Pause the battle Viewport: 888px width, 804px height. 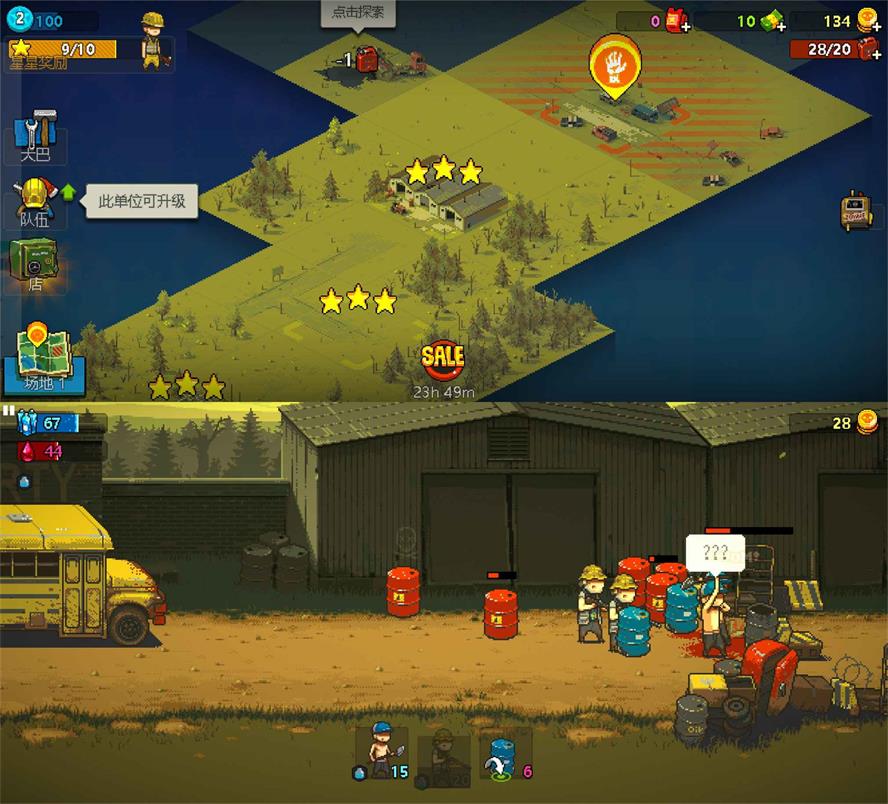[x=8, y=410]
